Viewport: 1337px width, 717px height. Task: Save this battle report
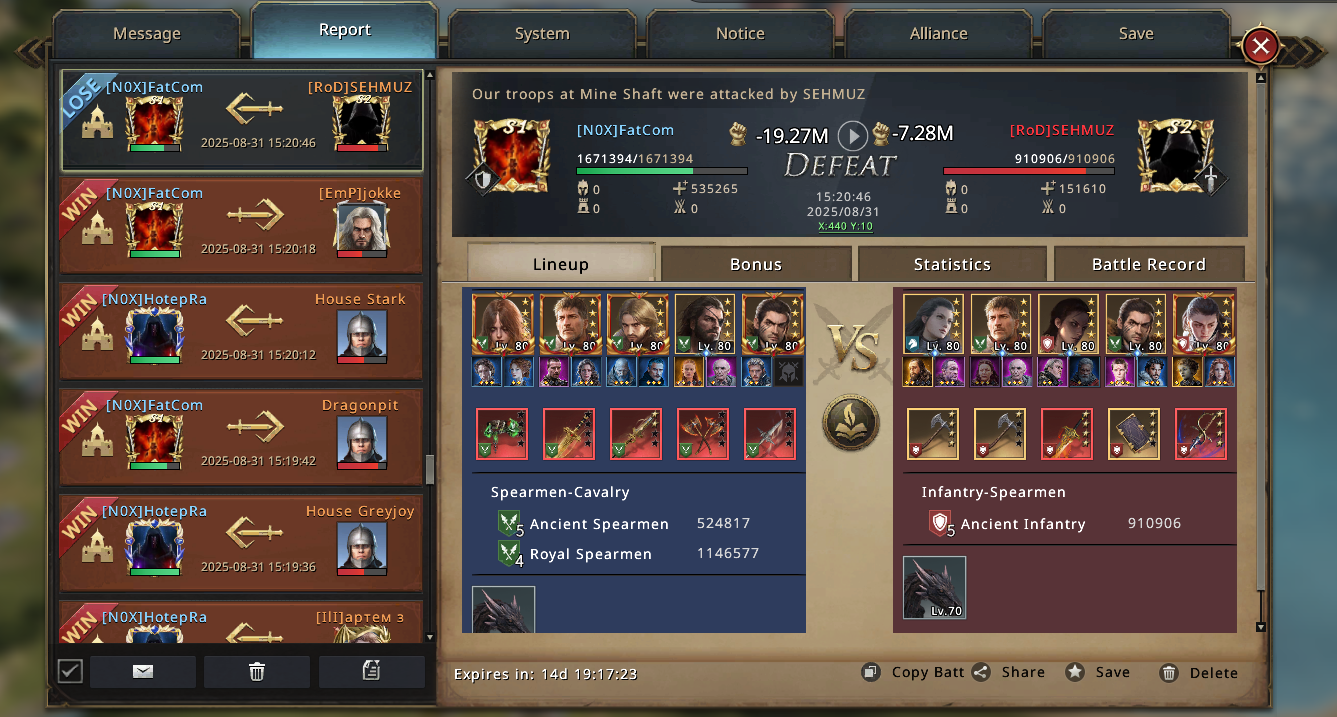click(1098, 672)
